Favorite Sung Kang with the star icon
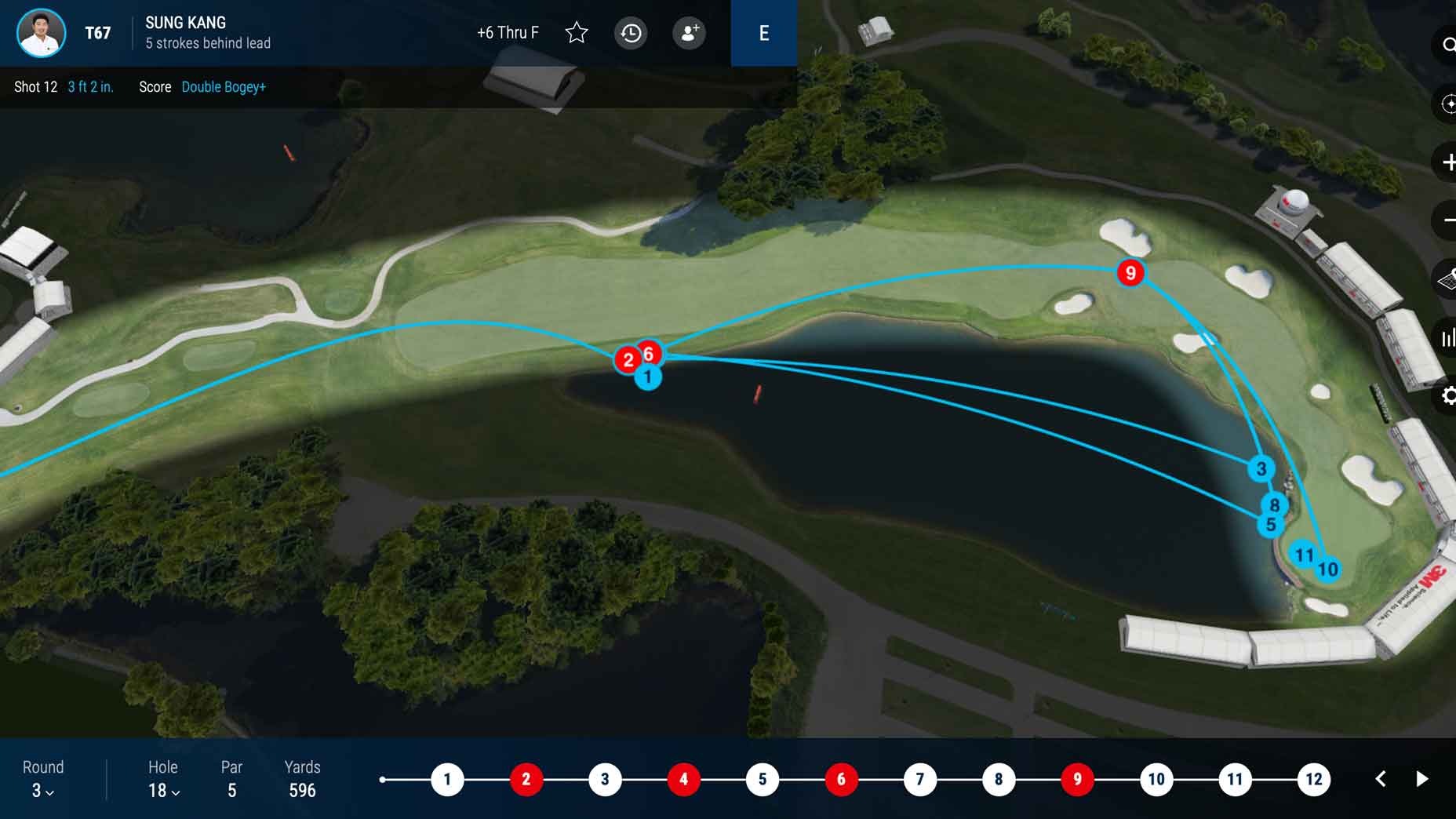This screenshot has height=819, width=1456. click(x=577, y=33)
